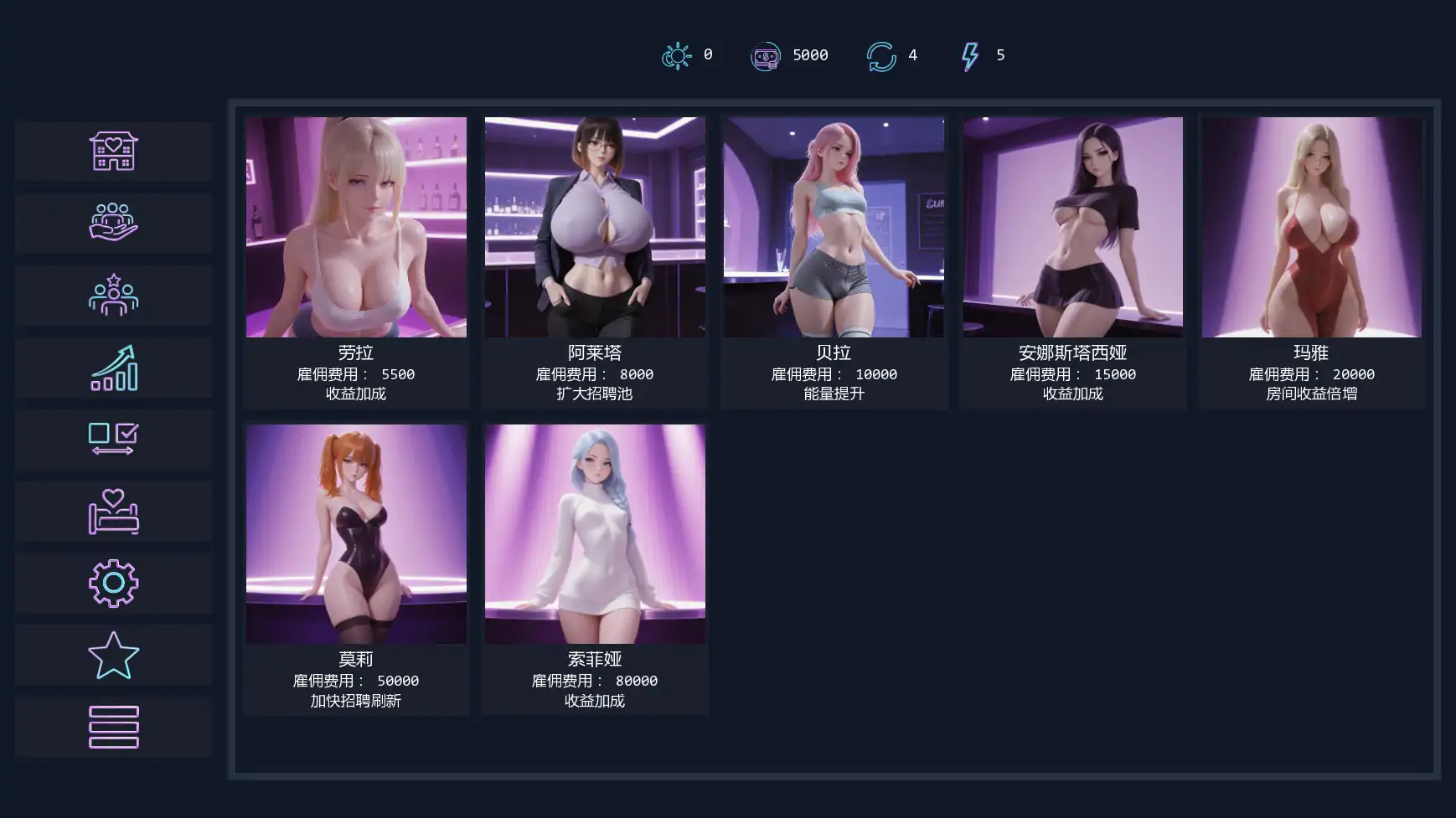1456x818 pixels.
Task: Select the 阿莱塔 recruit card
Action: [x=595, y=261]
